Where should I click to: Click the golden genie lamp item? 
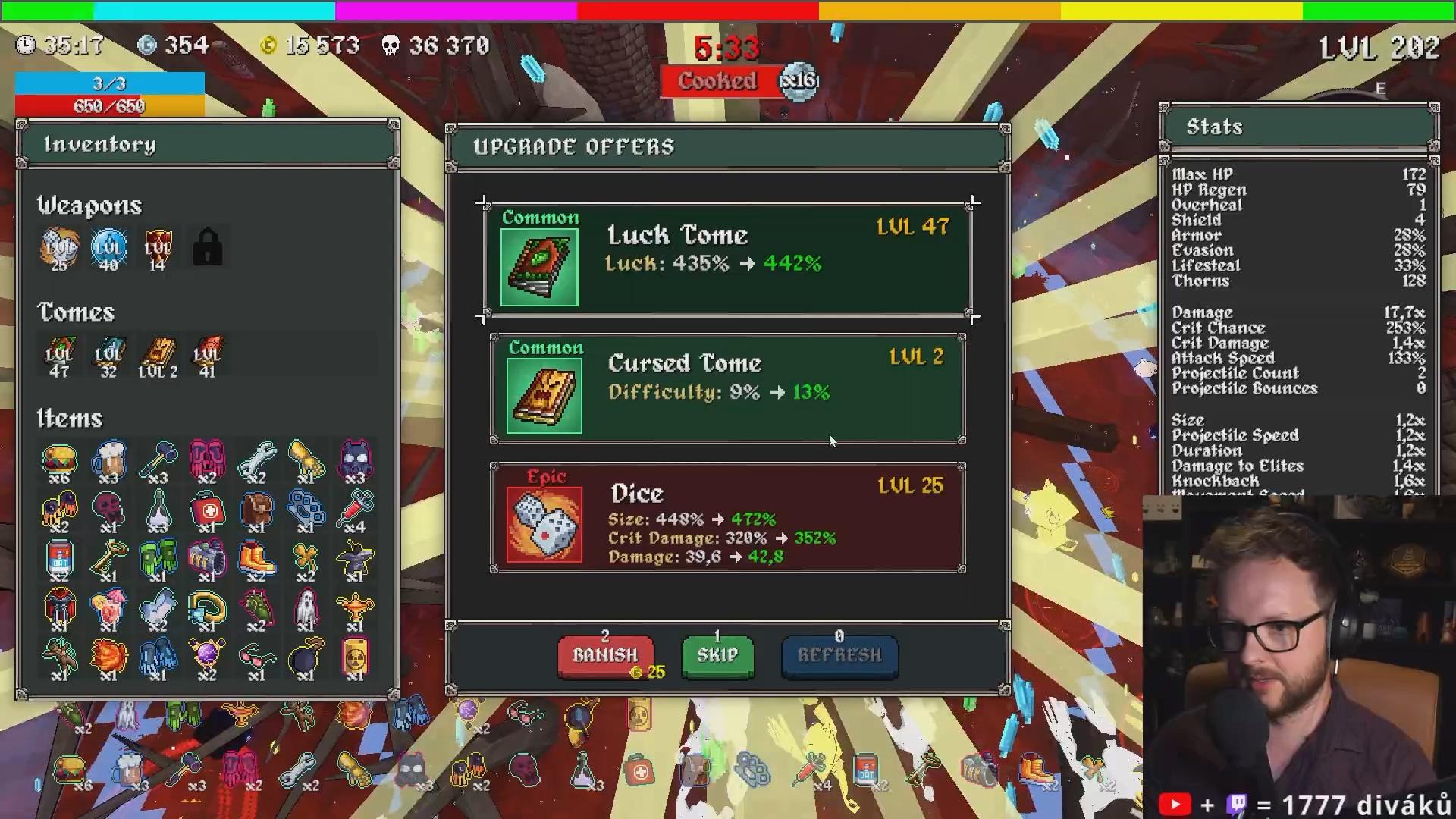[355, 609]
